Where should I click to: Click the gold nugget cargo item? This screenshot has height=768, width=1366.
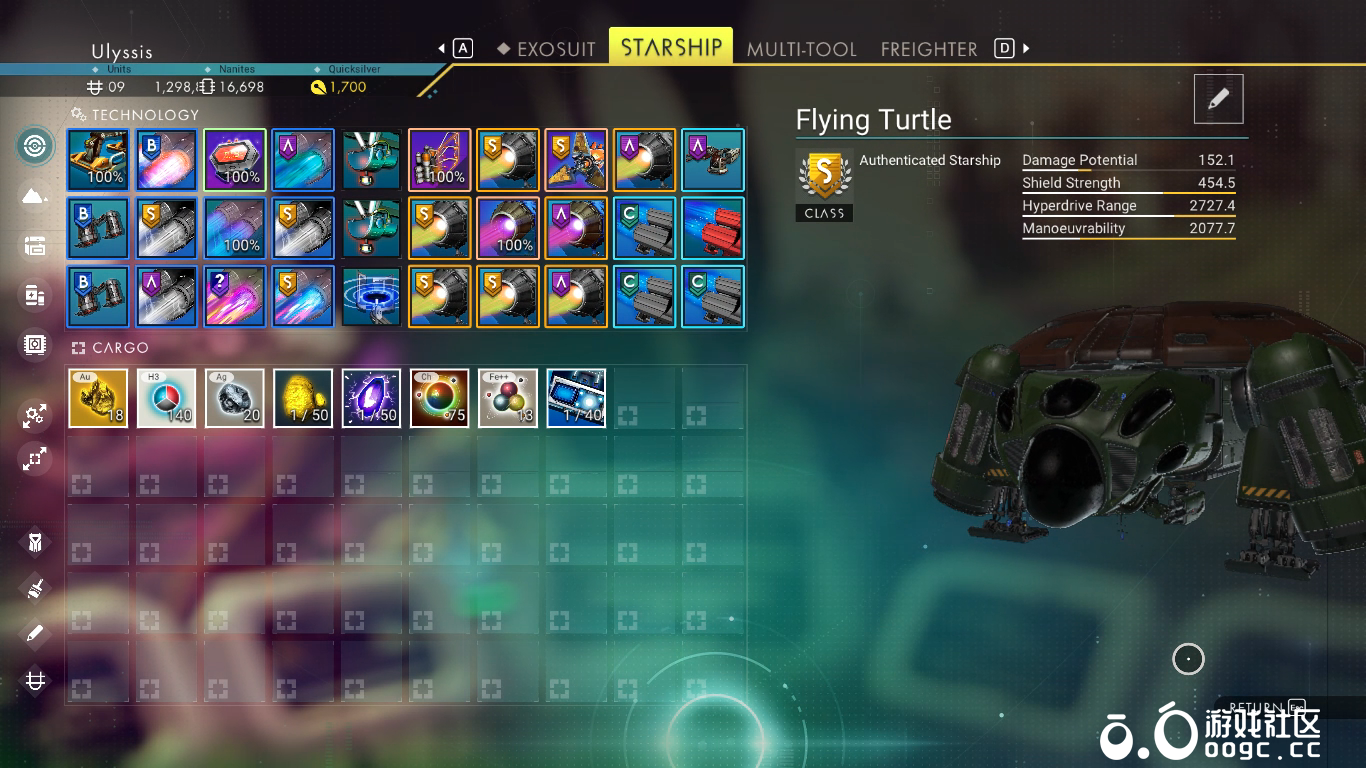tap(303, 398)
